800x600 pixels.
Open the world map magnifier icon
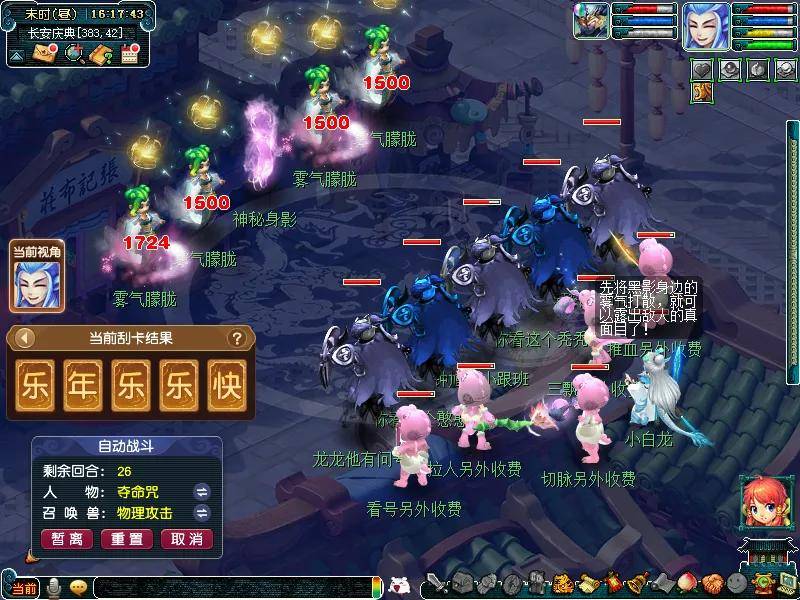click(x=73, y=54)
